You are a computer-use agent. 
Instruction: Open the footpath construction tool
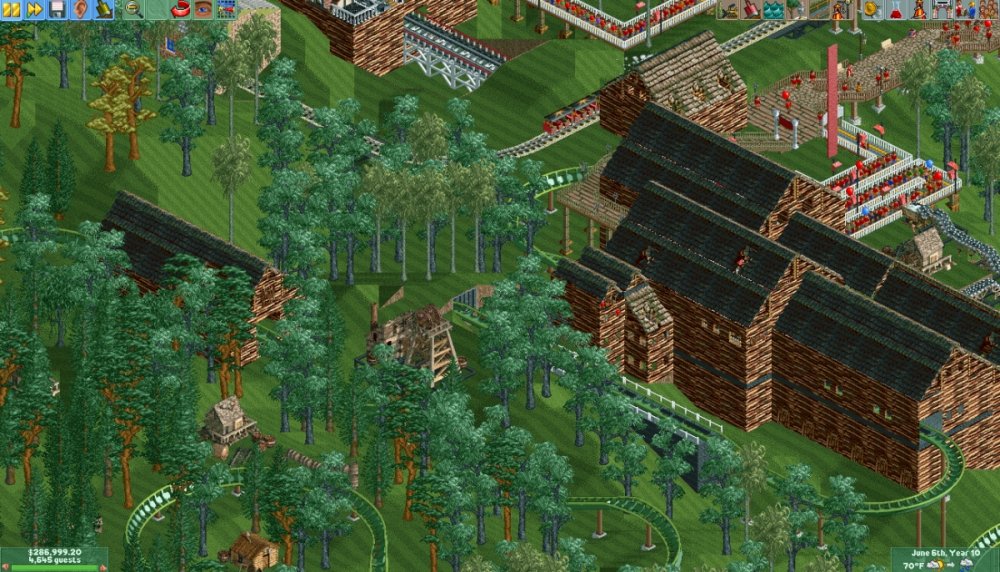coord(817,9)
